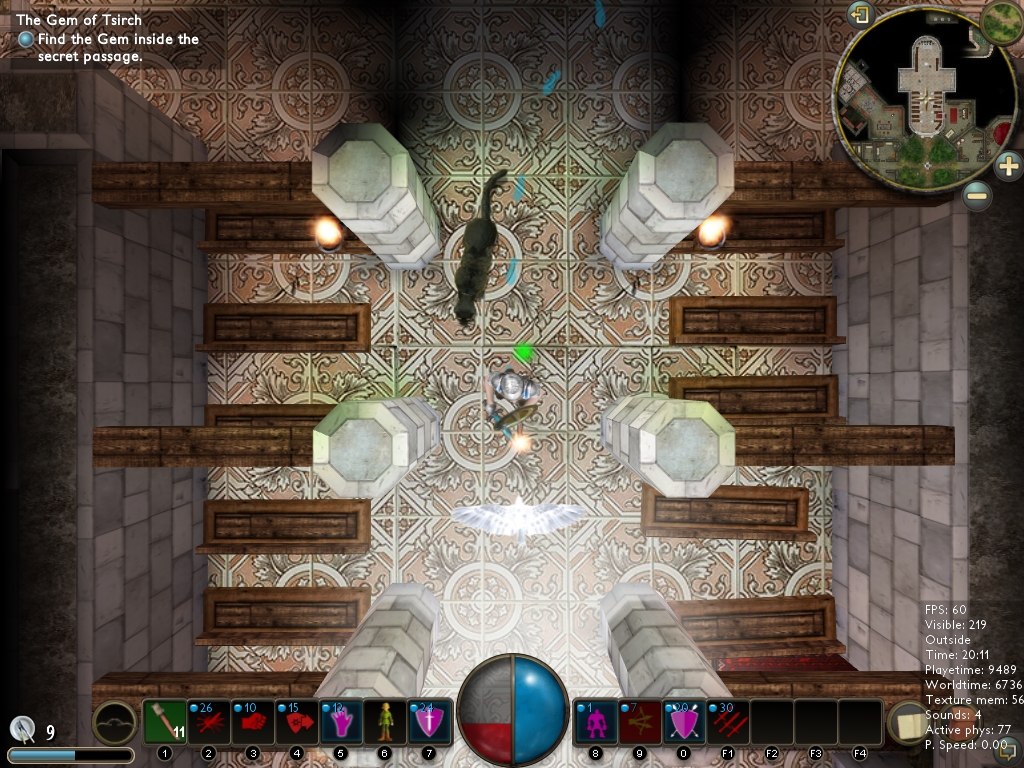Activate the red burst skill in slot 2
Image resolution: width=1024 pixels, height=768 pixels.
tap(209, 721)
